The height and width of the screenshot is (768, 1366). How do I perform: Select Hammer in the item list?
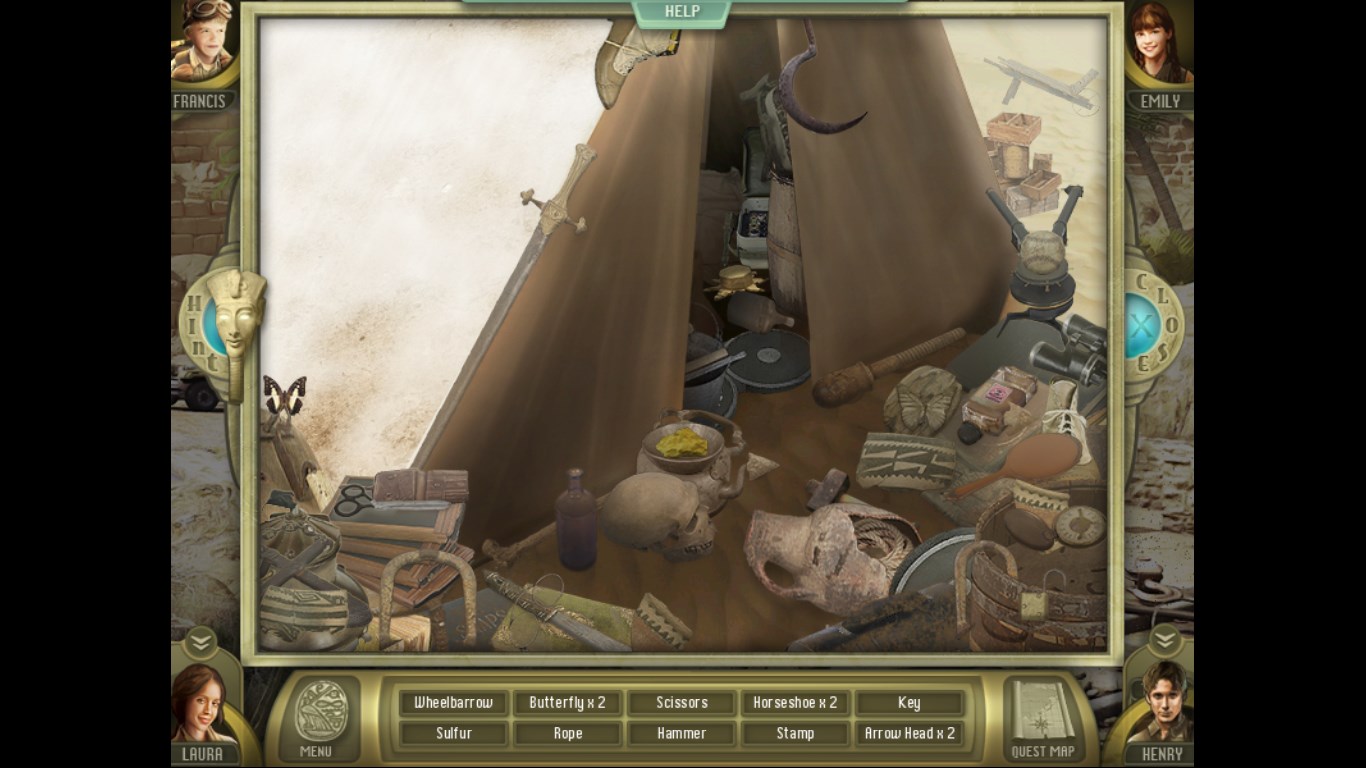(682, 734)
